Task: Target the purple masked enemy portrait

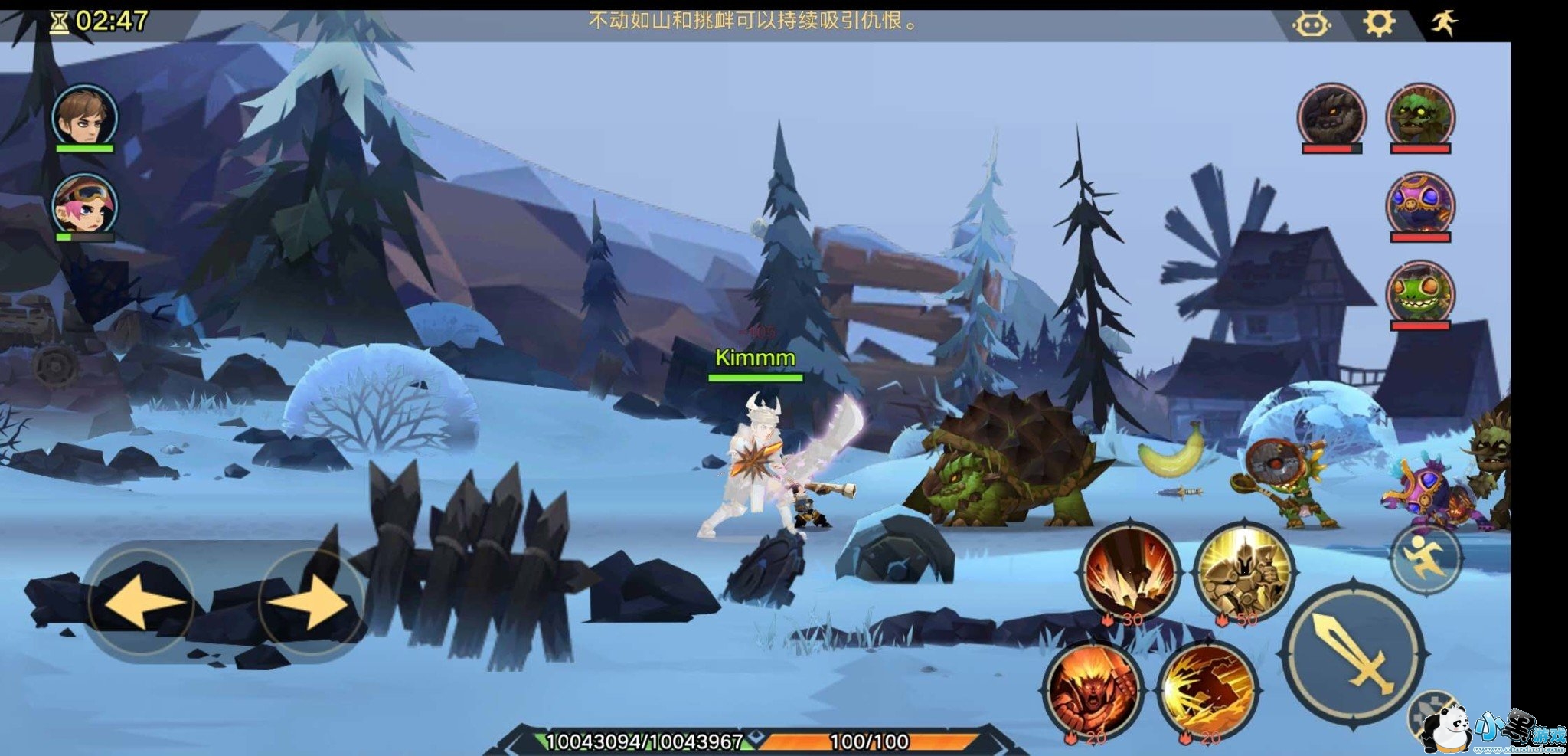Action: [1419, 204]
